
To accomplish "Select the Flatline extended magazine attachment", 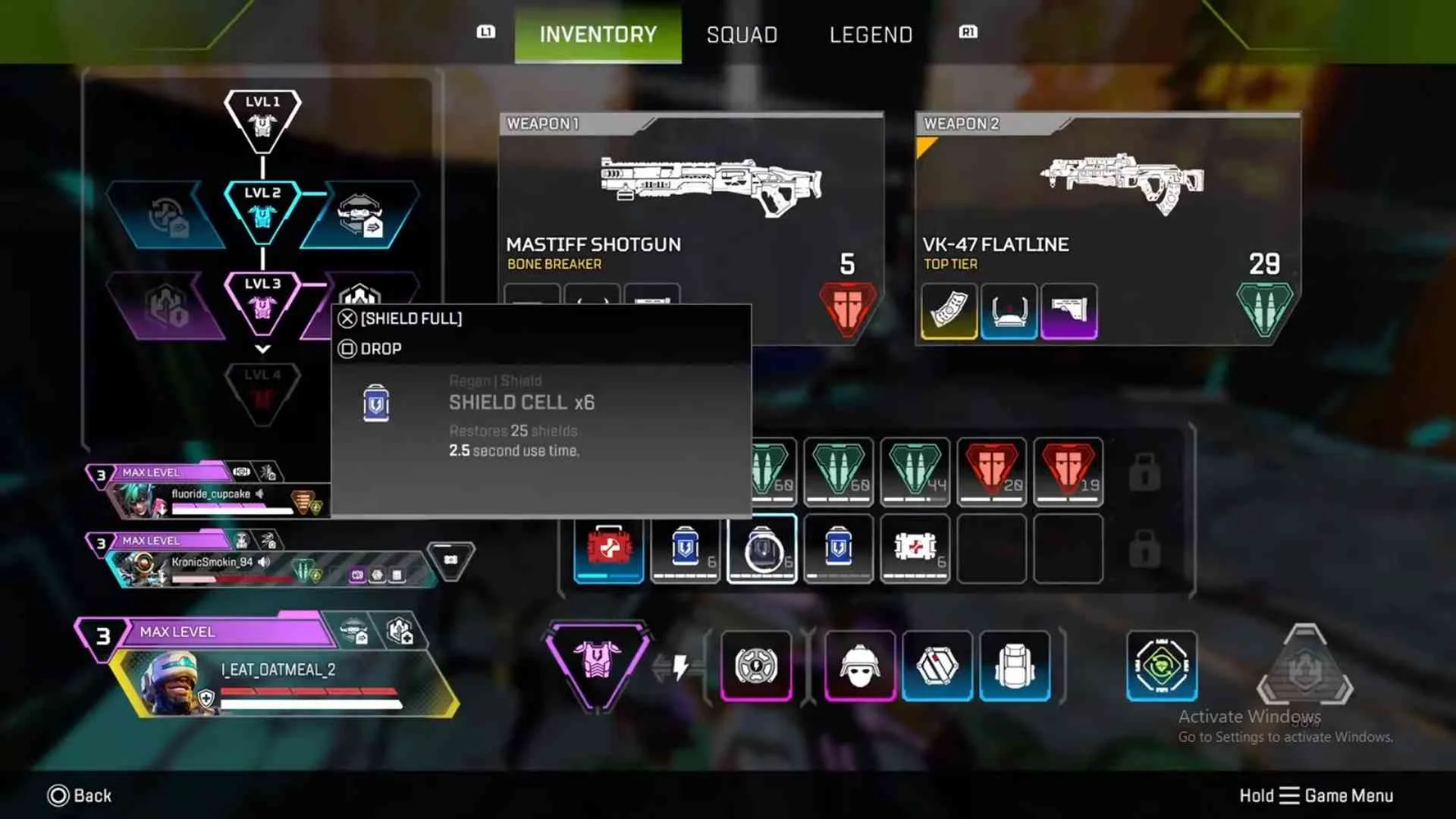I will click(949, 311).
